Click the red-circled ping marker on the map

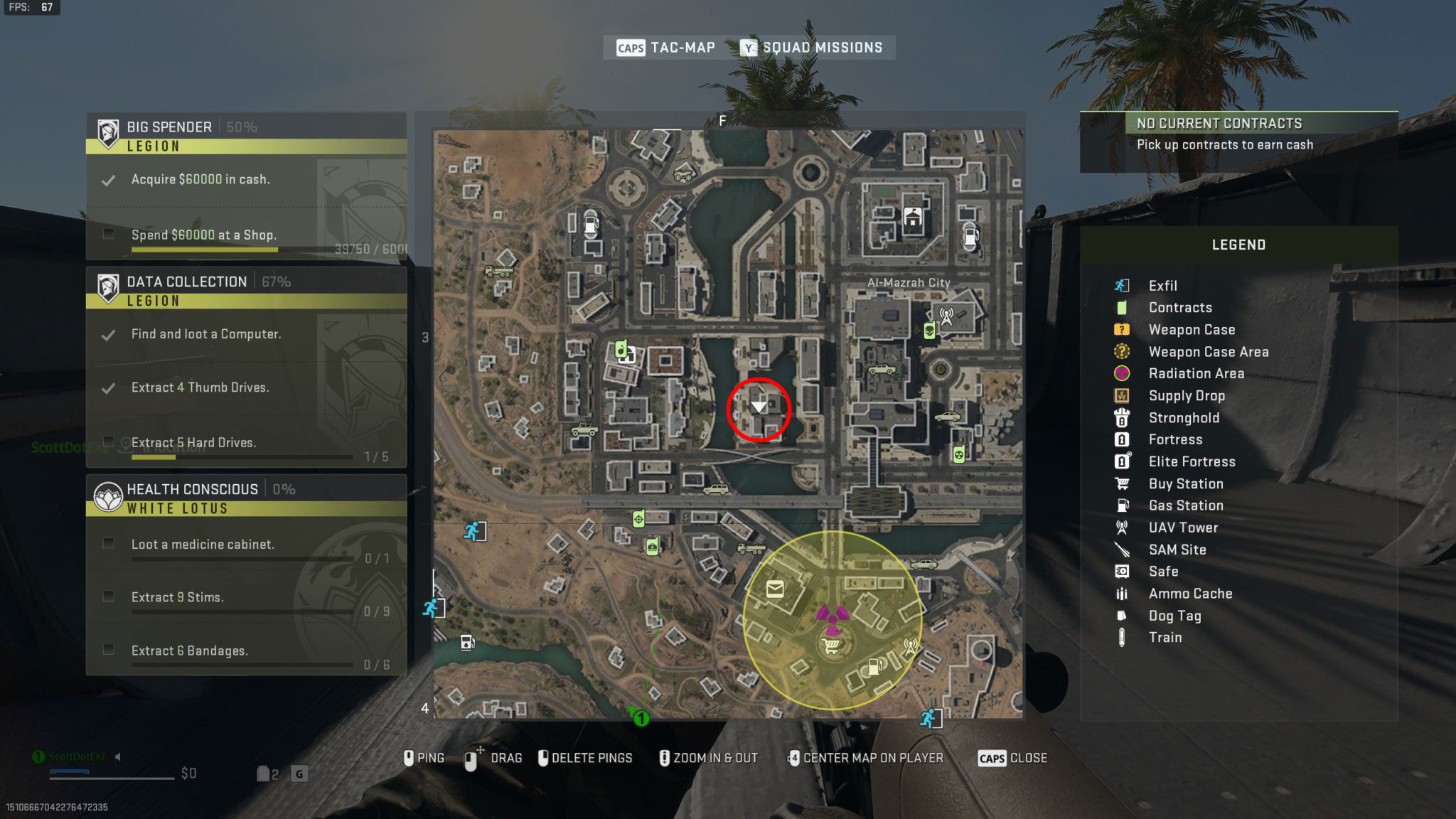pyautogui.click(x=759, y=408)
